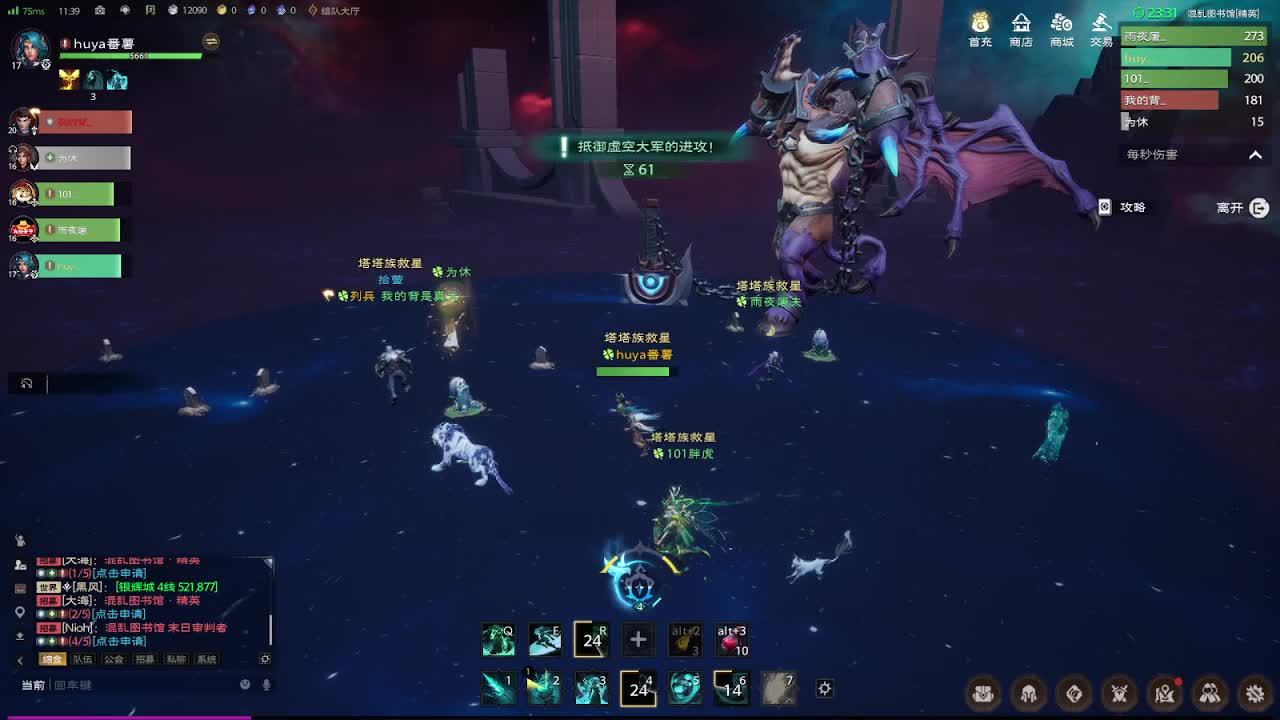
Task: Switch chat to the 队伍 team tab
Action: pyautogui.click(x=82, y=660)
